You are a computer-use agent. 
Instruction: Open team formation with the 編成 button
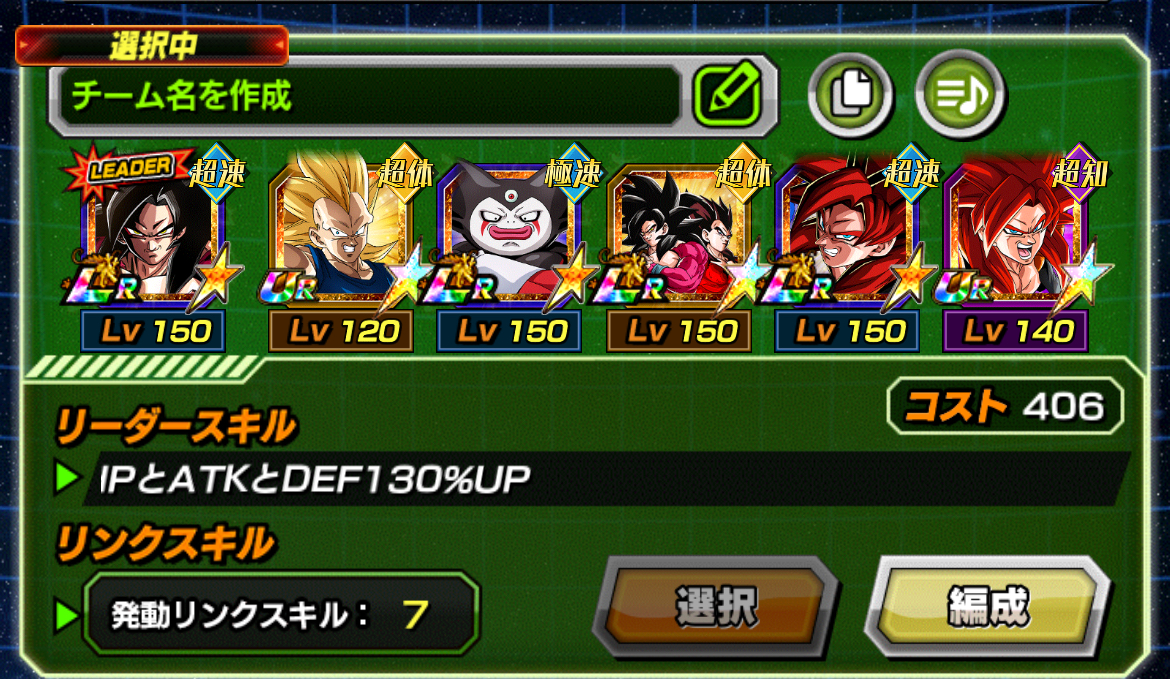pos(986,606)
